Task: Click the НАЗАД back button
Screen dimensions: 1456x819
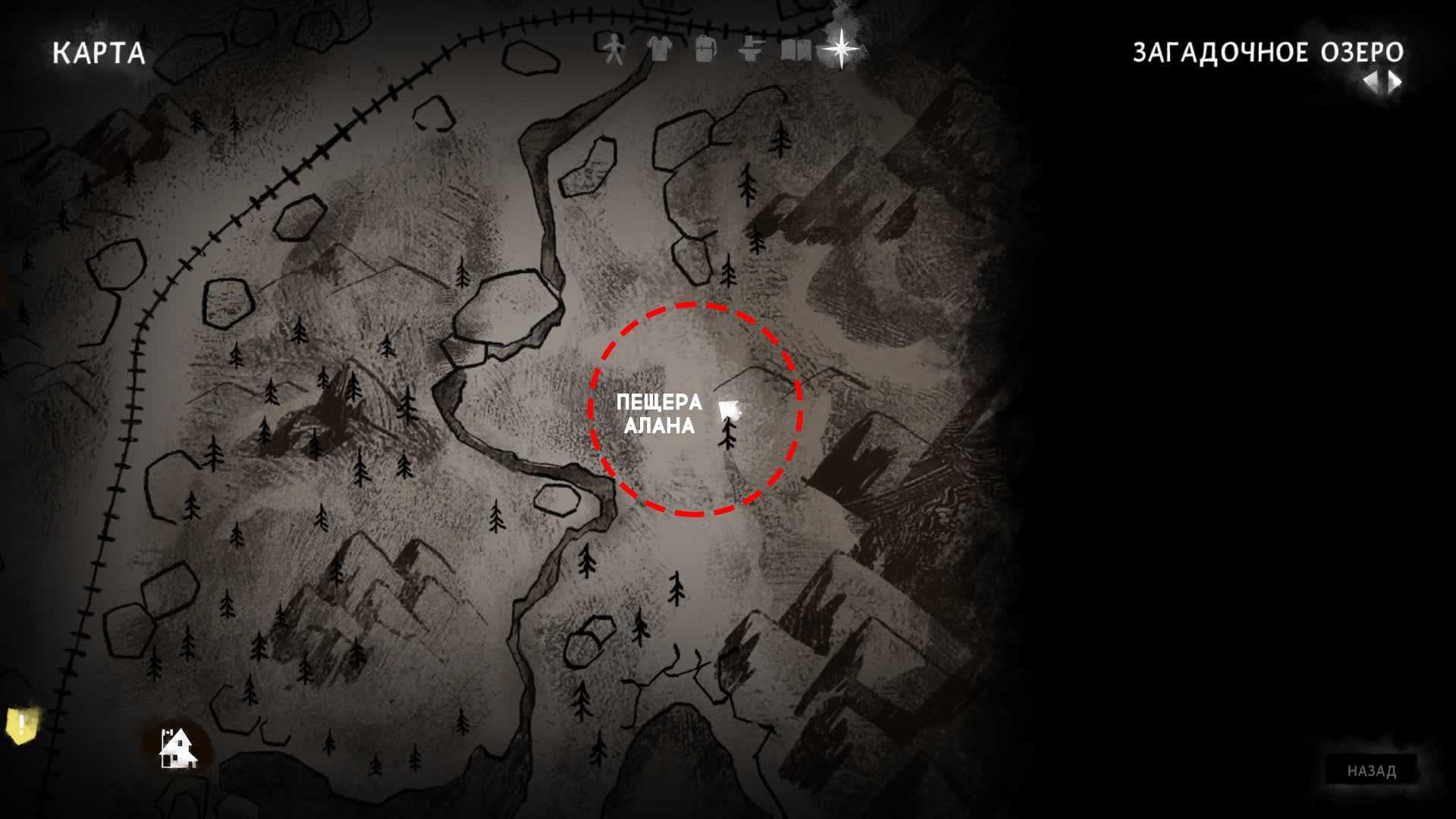Action: pyautogui.click(x=1371, y=771)
